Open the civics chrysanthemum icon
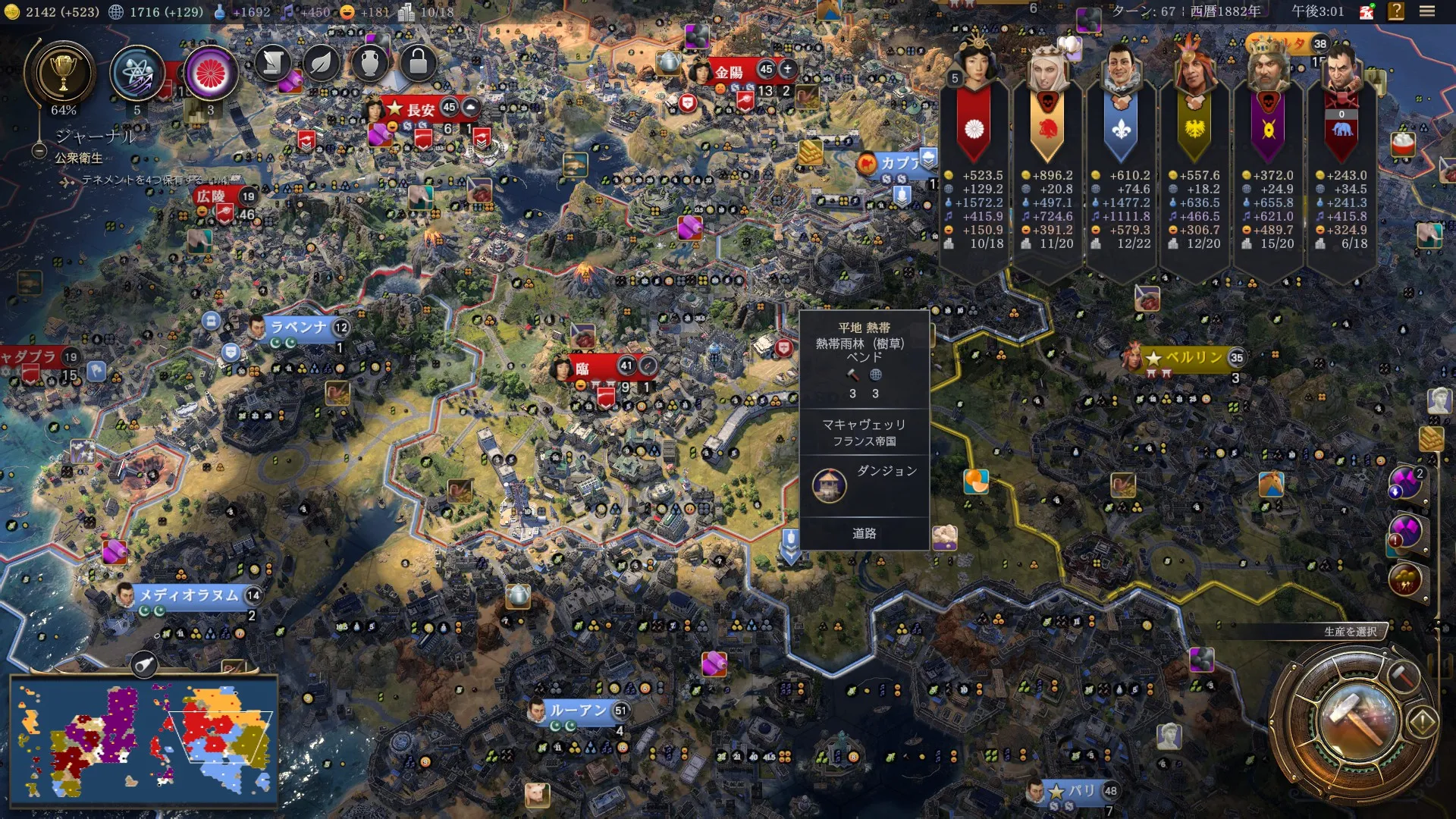This screenshot has width=1456, height=819. 211,74
